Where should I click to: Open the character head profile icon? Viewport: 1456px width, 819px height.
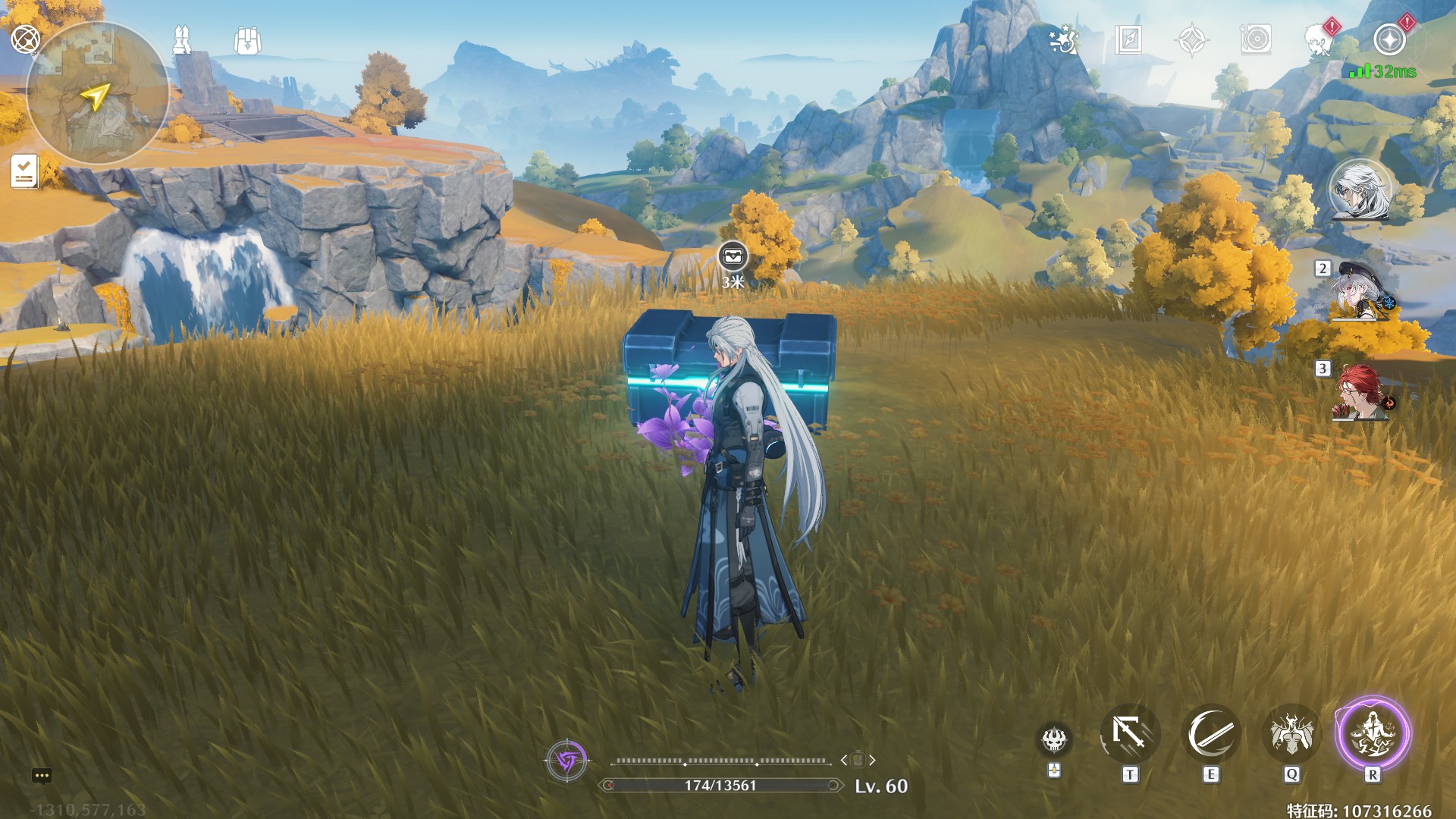(1319, 39)
